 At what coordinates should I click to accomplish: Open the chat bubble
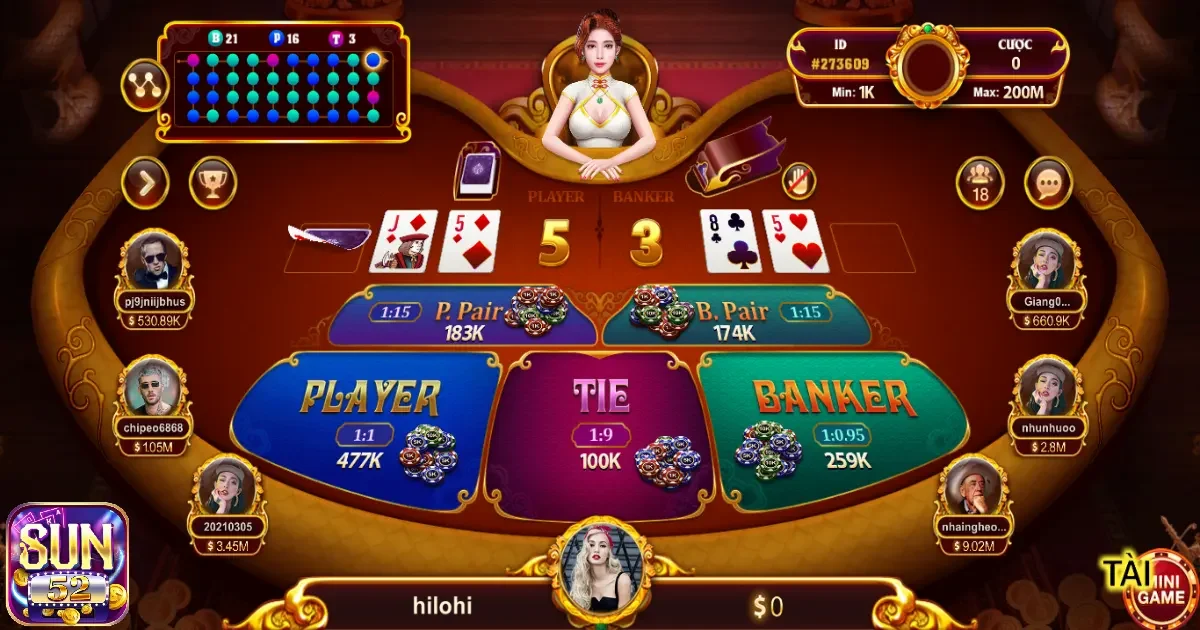(x=1048, y=183)
